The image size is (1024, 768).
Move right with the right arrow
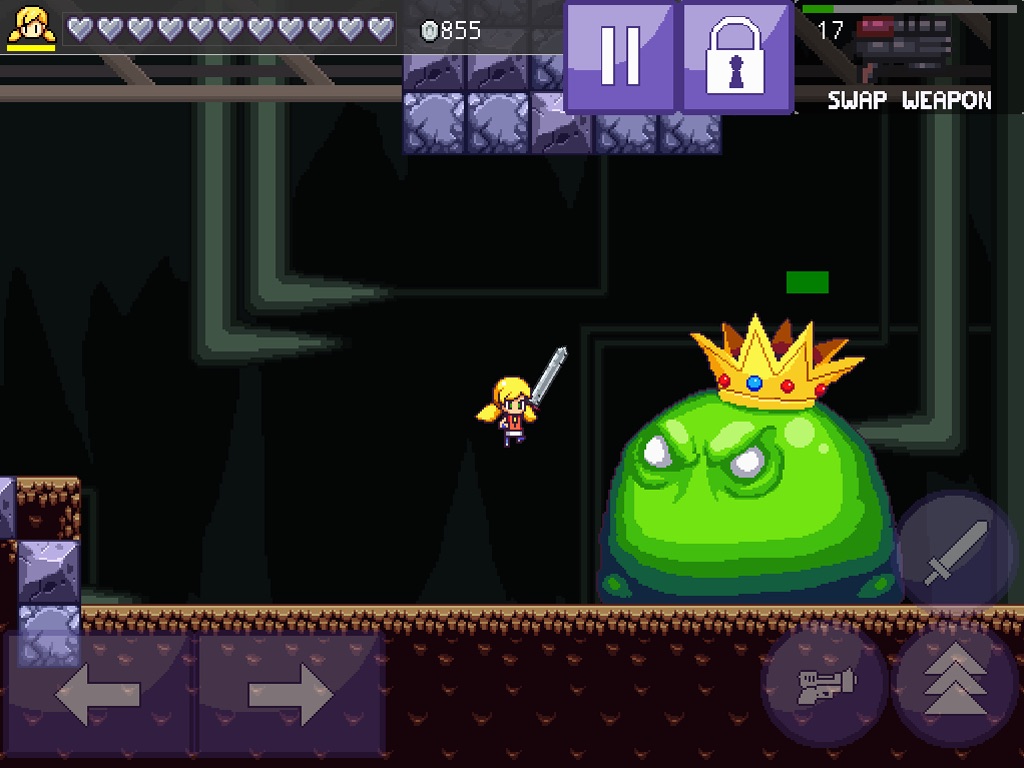(290, 693)
